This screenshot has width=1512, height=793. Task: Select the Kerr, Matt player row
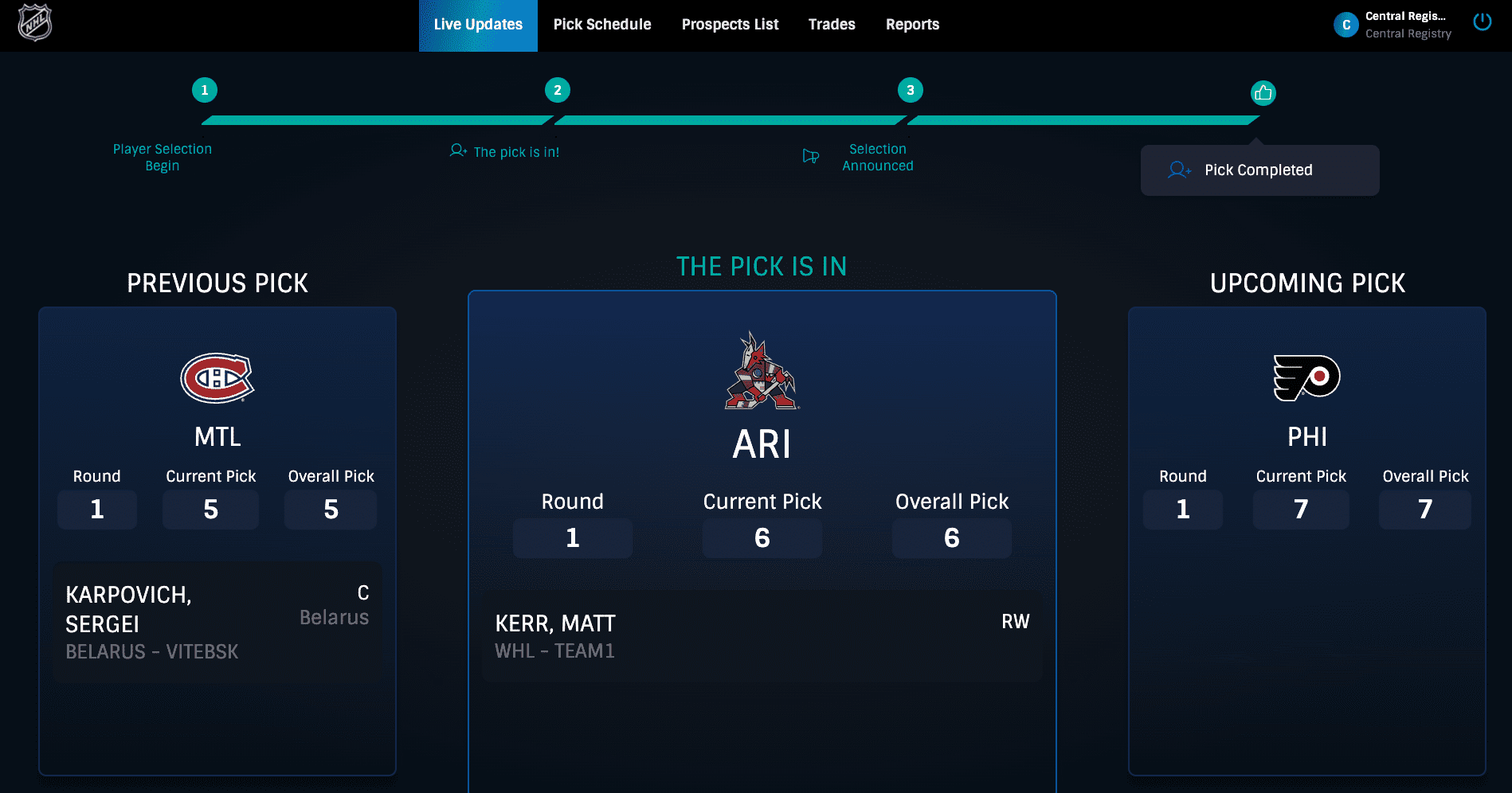(762, 636)
